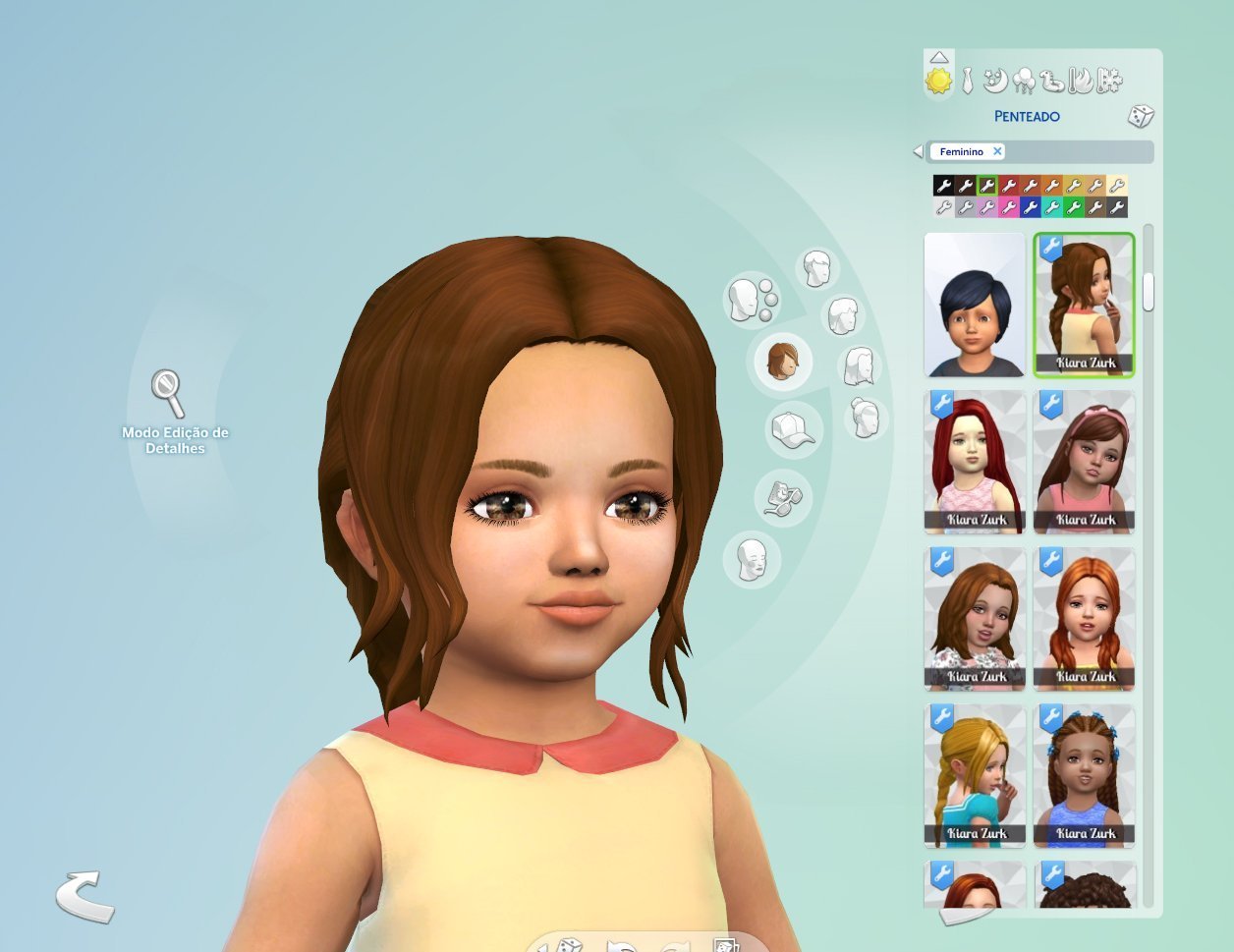Filter by updo bun hair length
The height and width of the screenshot is (952, 1234).
point(866,419)
